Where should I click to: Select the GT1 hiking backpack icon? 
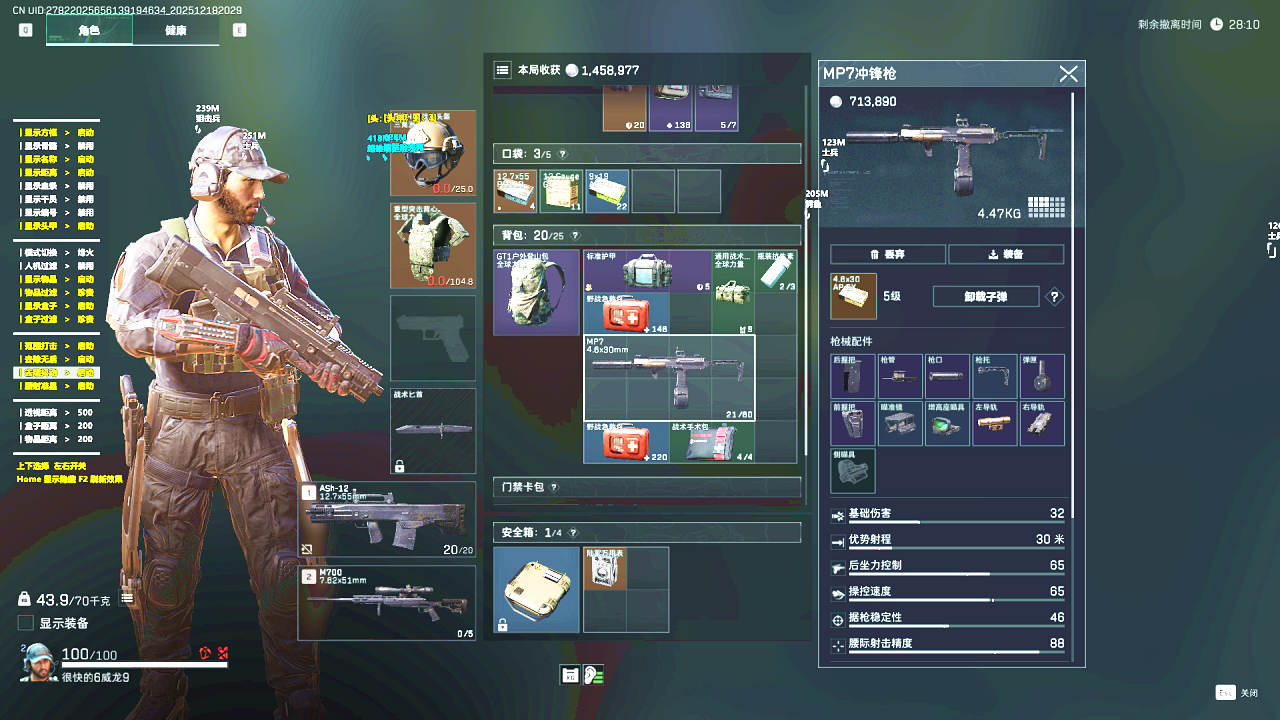[x=536, y=292]
